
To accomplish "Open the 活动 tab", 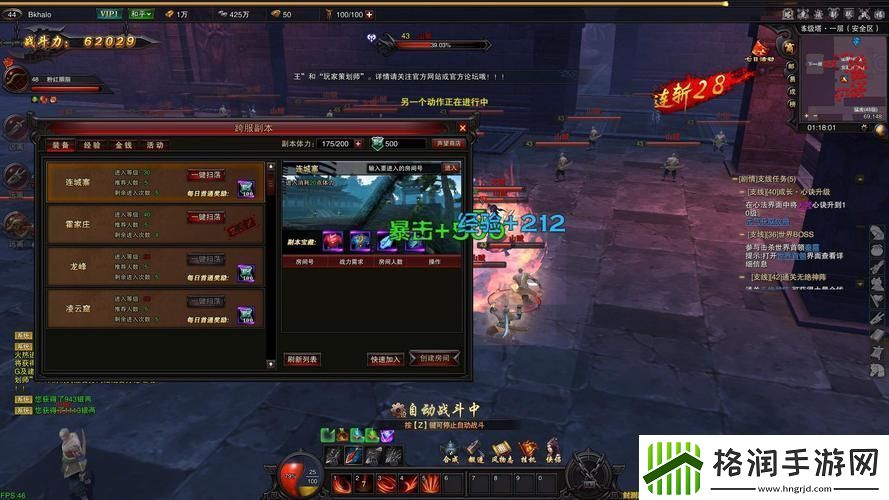I will tap(155, 145).
